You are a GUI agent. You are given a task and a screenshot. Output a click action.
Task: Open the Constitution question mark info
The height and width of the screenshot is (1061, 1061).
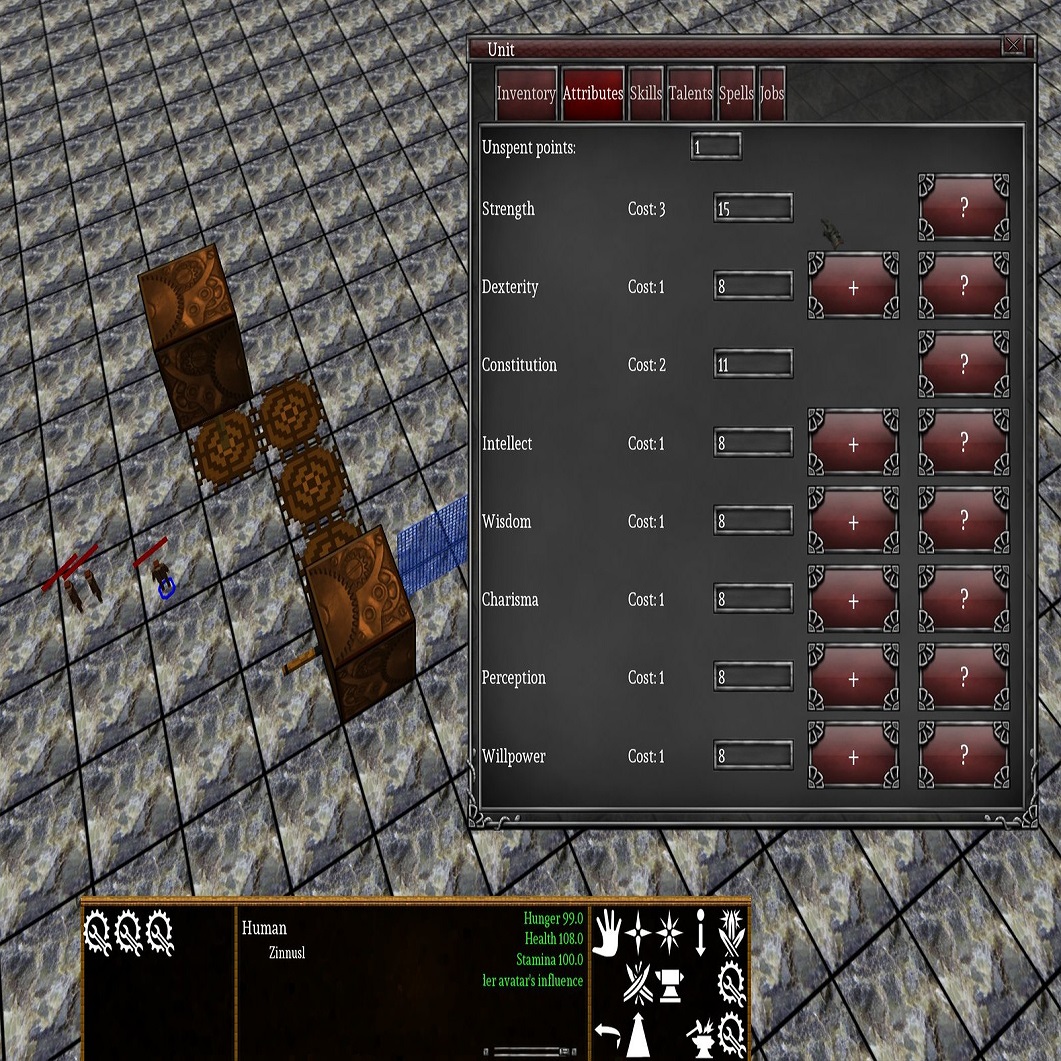click(x=963, y=365)
